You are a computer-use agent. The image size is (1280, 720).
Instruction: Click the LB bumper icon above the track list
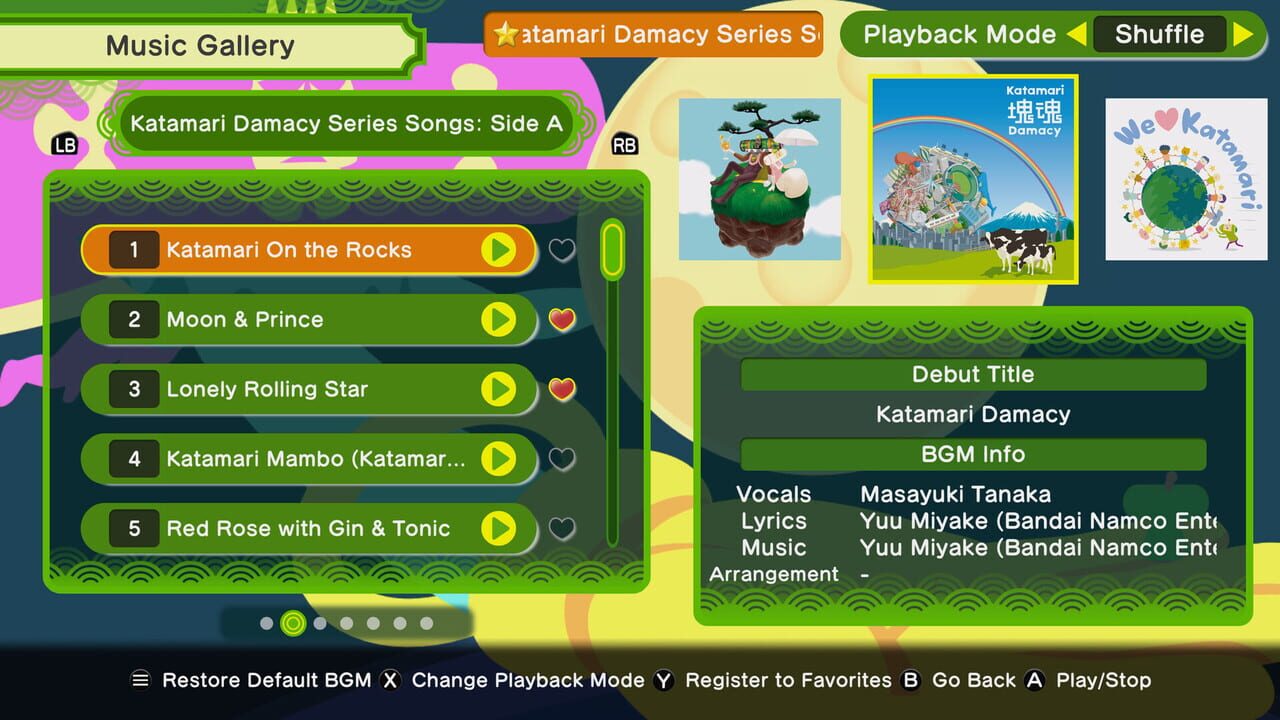(64, 145)
